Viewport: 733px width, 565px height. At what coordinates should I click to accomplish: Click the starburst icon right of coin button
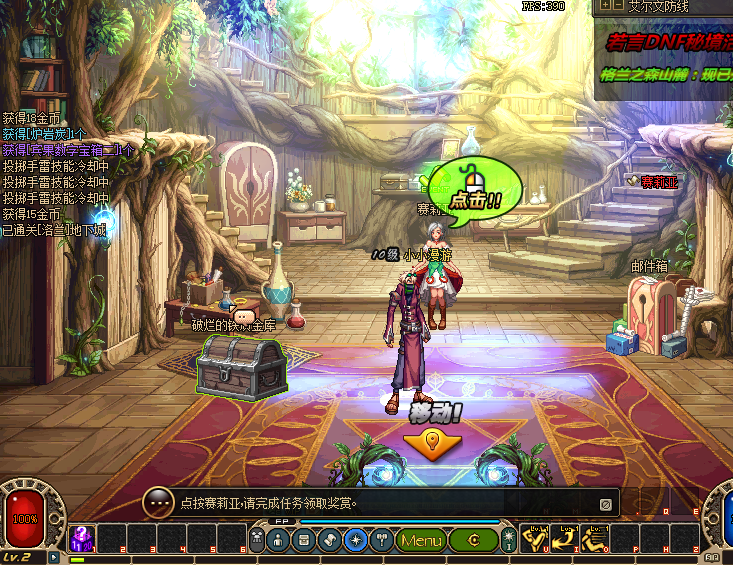click(x=508, y=541)
